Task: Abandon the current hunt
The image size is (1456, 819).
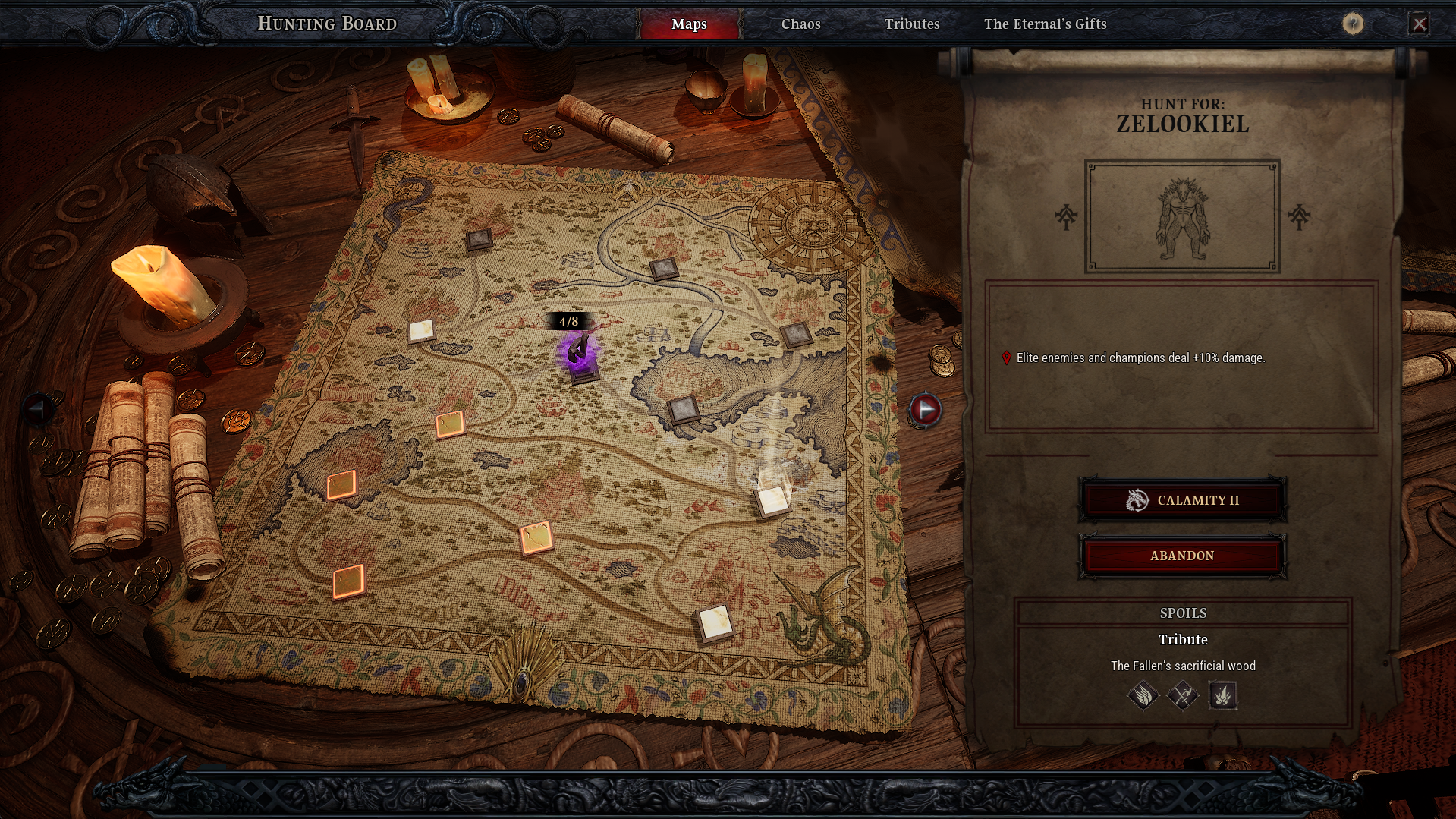Action: point(1182,556)
